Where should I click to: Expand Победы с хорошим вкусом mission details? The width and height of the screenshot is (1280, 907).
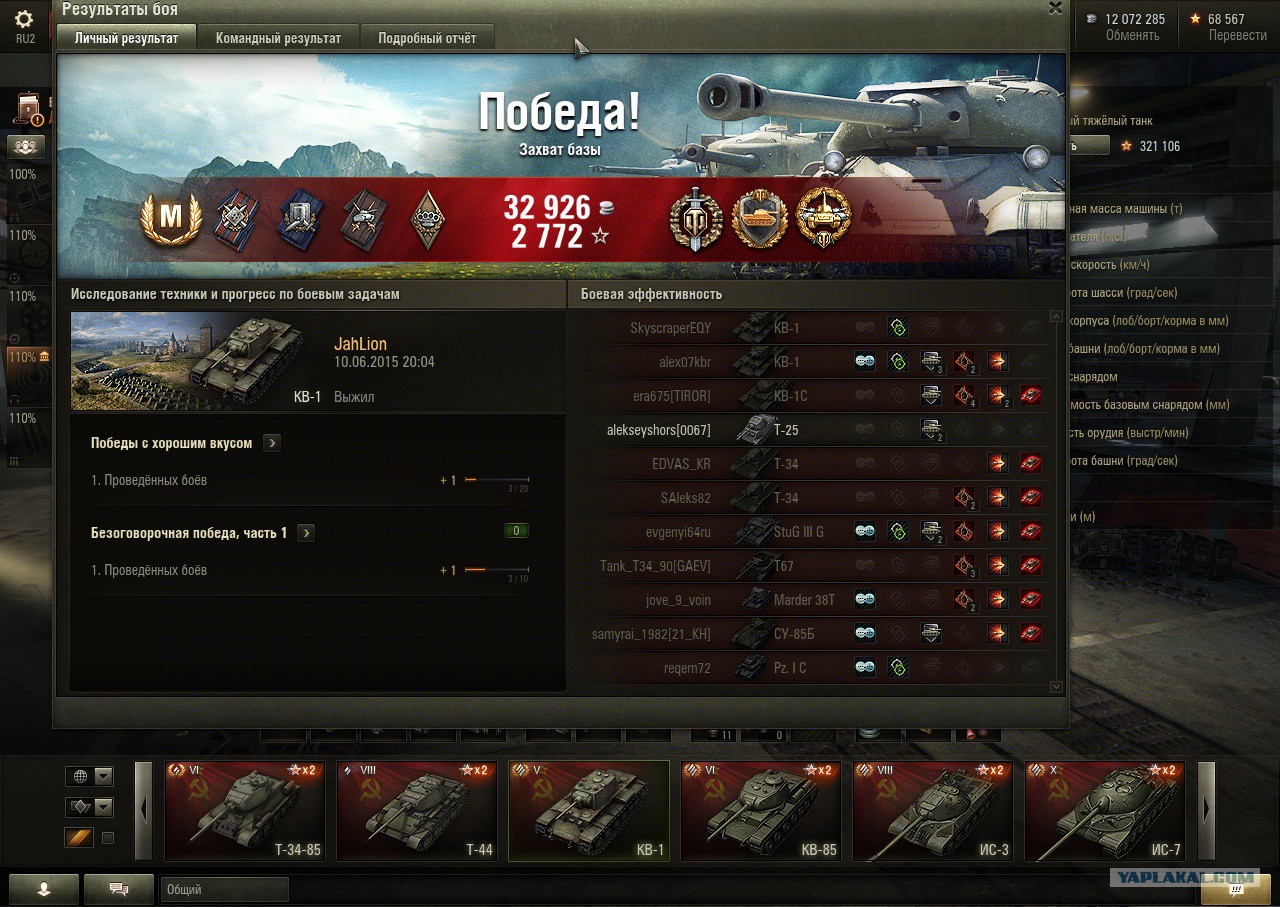272,443
